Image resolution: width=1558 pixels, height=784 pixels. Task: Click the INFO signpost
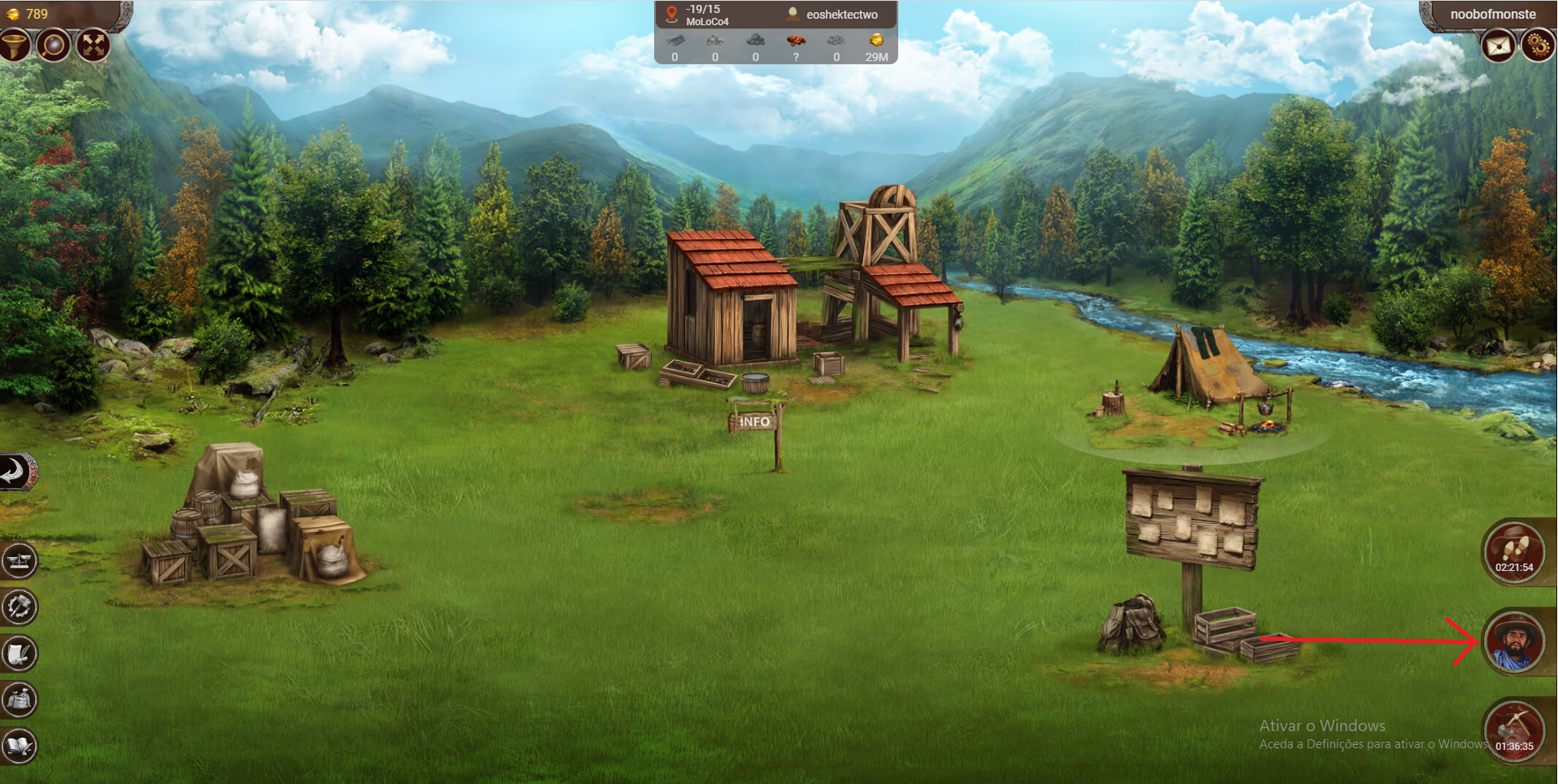pyautogui.click(x=754, y=421)
